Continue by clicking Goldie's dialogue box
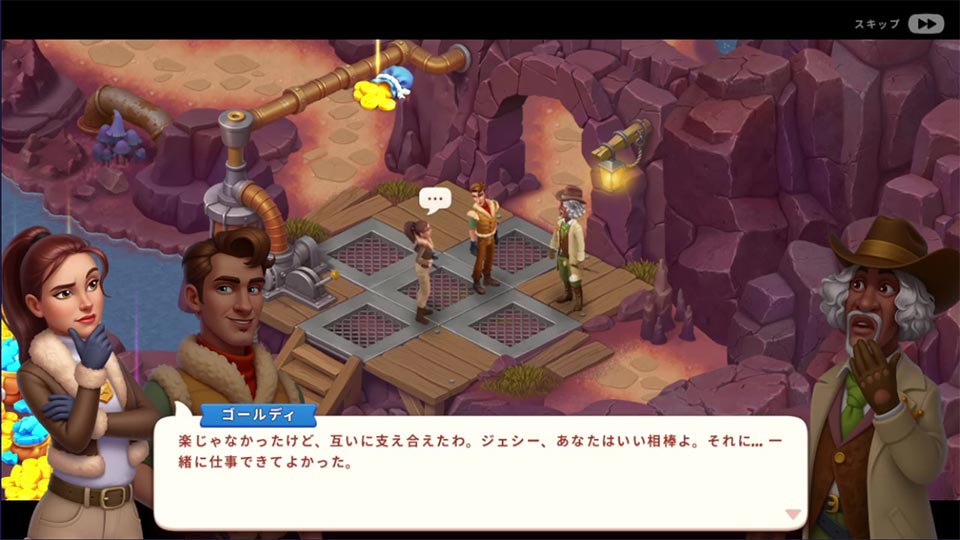Screen dimensions: 960x540 point(480,470)
